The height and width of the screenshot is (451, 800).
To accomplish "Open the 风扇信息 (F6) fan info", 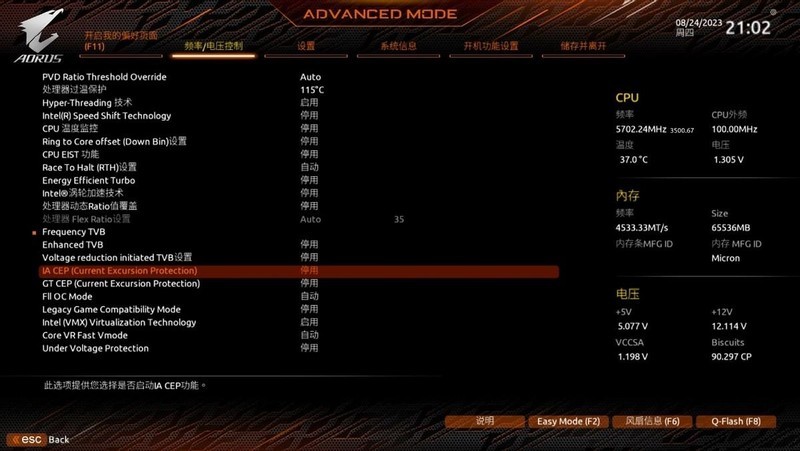I will [645, 421].
